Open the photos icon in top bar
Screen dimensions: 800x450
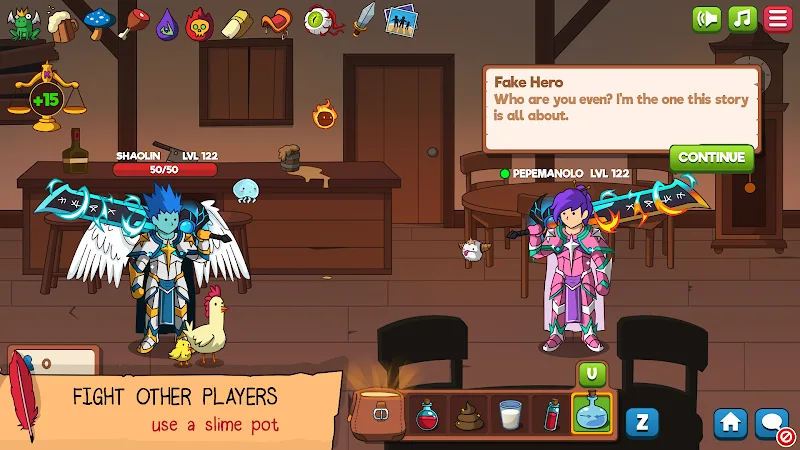coord(400,19)
